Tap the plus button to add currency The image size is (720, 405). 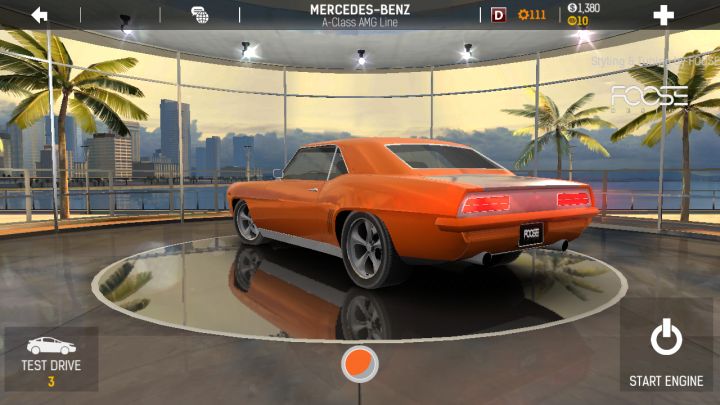click(x=663, y=15)
